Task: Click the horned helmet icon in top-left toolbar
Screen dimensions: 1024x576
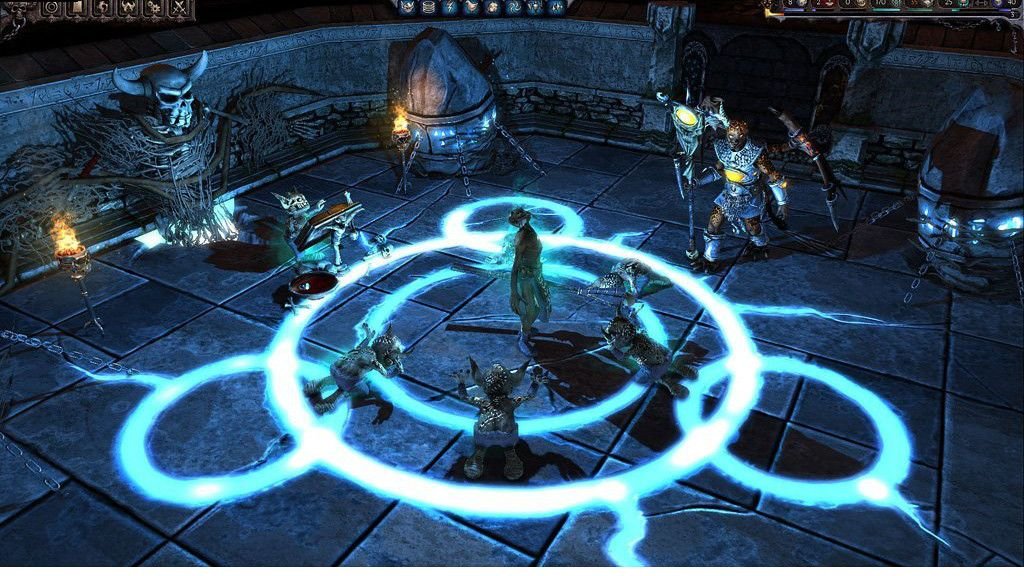Action: pyautogui.click(x=128, y=7)
